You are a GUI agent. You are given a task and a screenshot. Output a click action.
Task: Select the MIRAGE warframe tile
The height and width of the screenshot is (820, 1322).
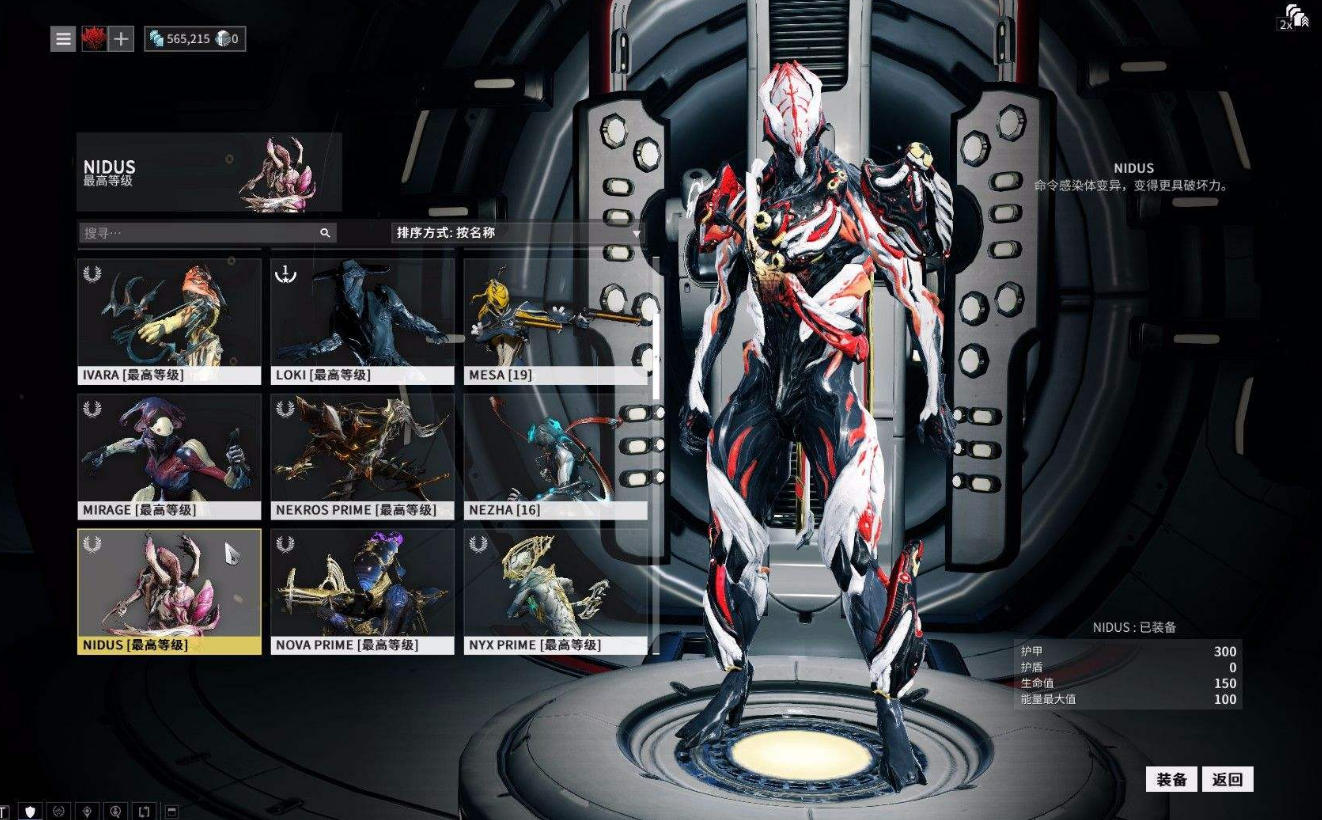pos(169,456)
